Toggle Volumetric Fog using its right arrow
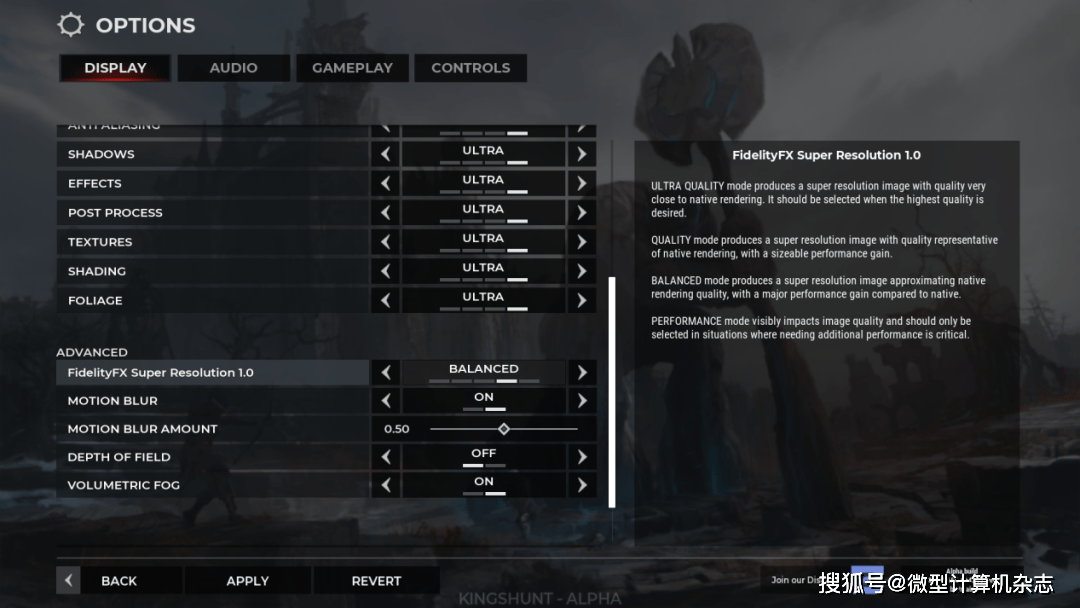 point(581,485)
